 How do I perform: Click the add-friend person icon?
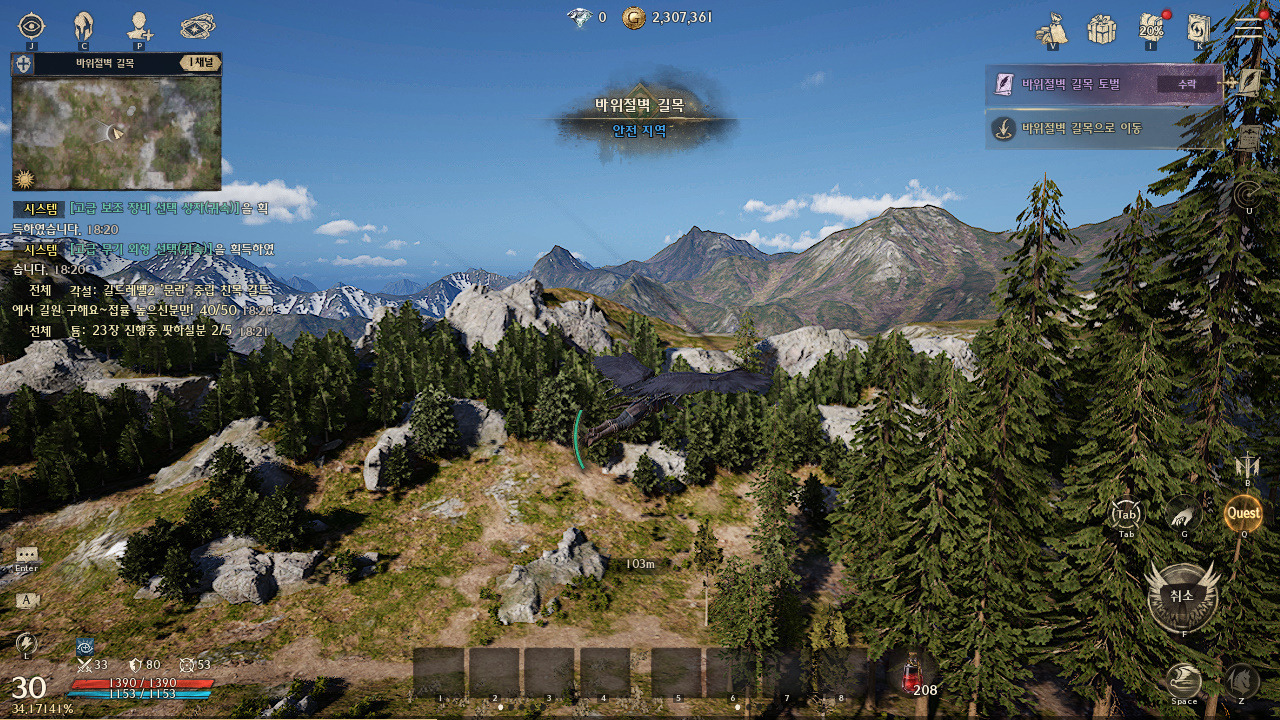[139, 26]
